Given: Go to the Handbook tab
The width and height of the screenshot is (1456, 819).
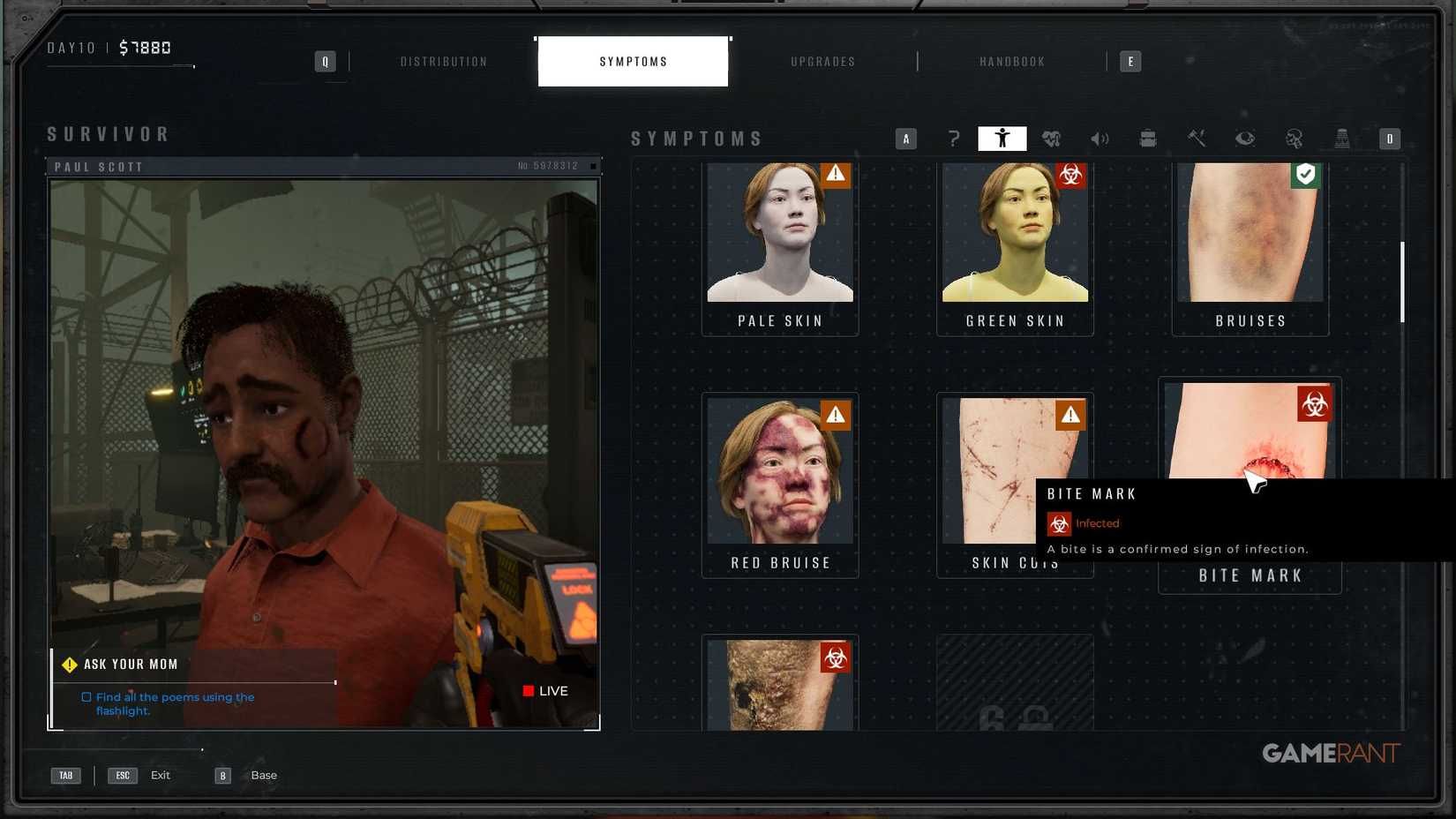Looking at the screenshot, I should 1012,62.
